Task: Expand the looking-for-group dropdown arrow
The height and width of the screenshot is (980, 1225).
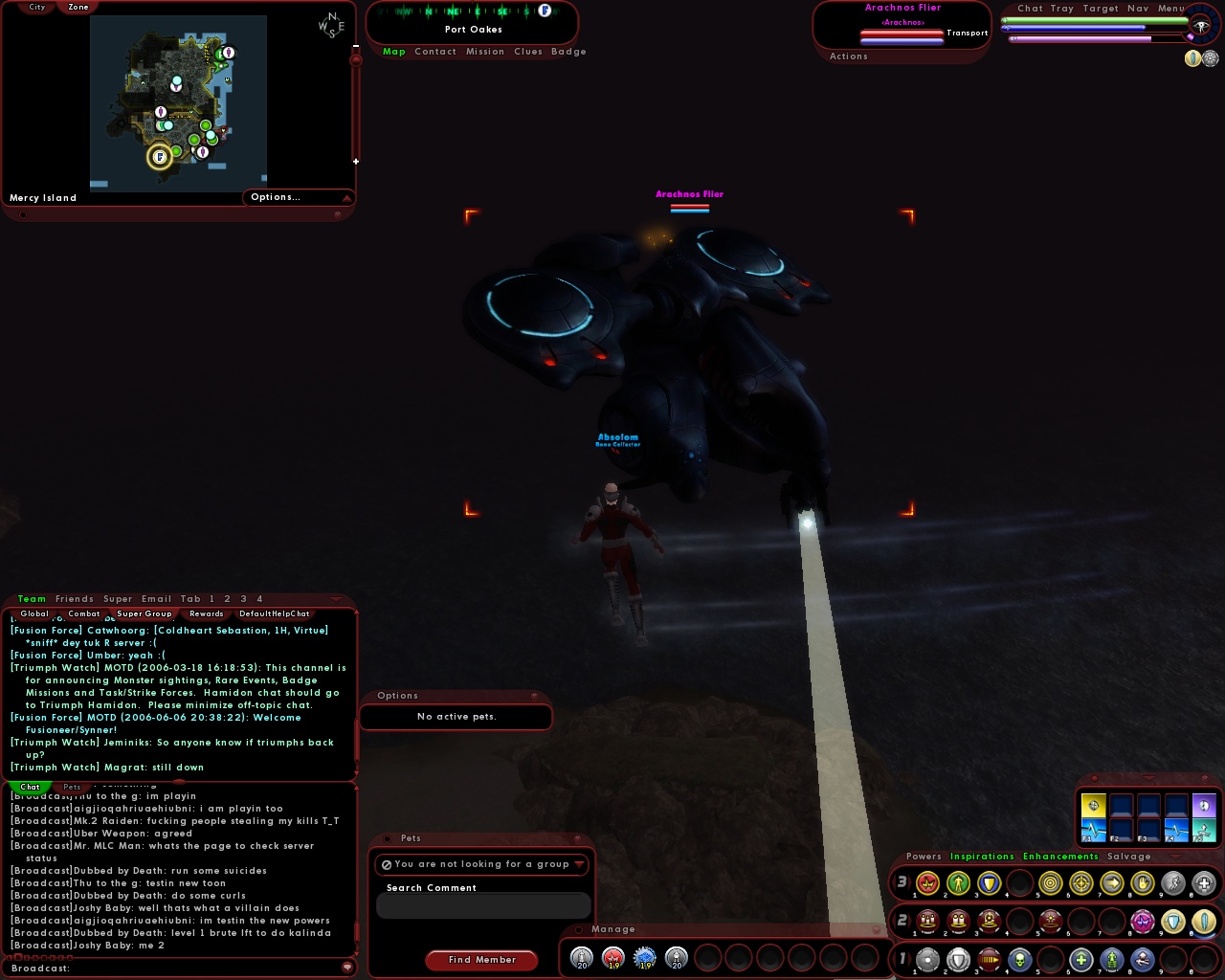Action: (581, 864)
